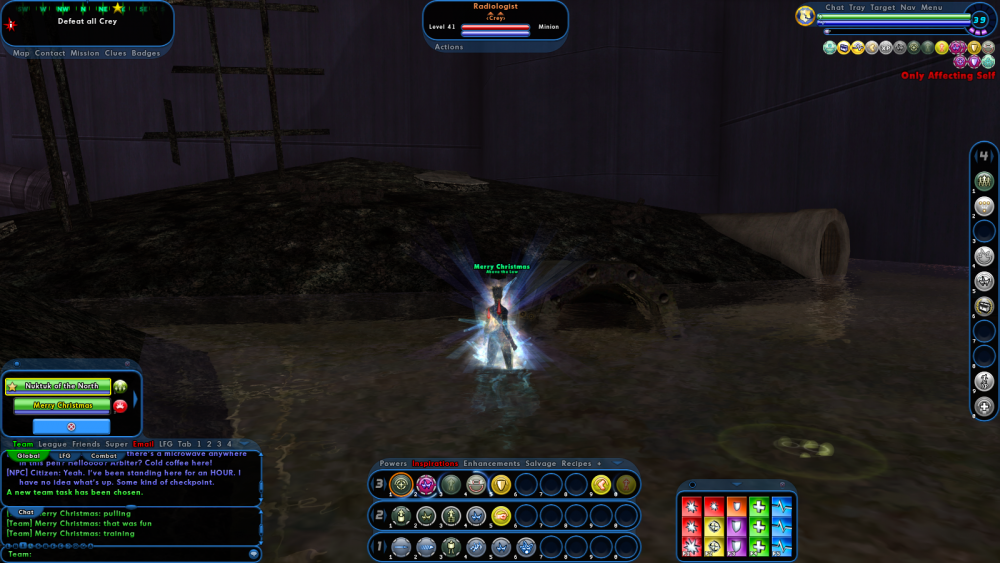Open the top-right Menu
This screenshot has width=1000, height=563.
tap(932, 8)
